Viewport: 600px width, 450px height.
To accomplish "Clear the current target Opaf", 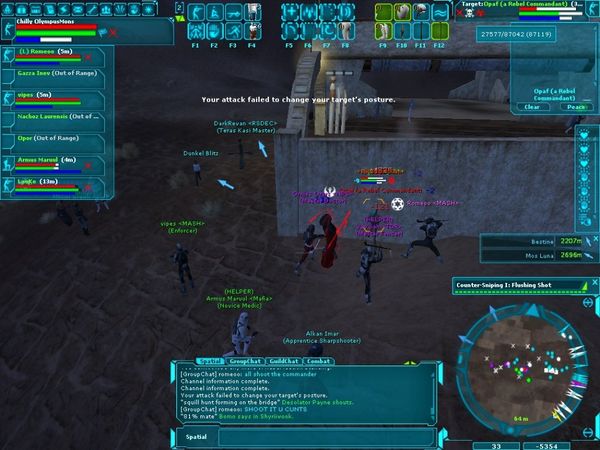I will 533,107.
